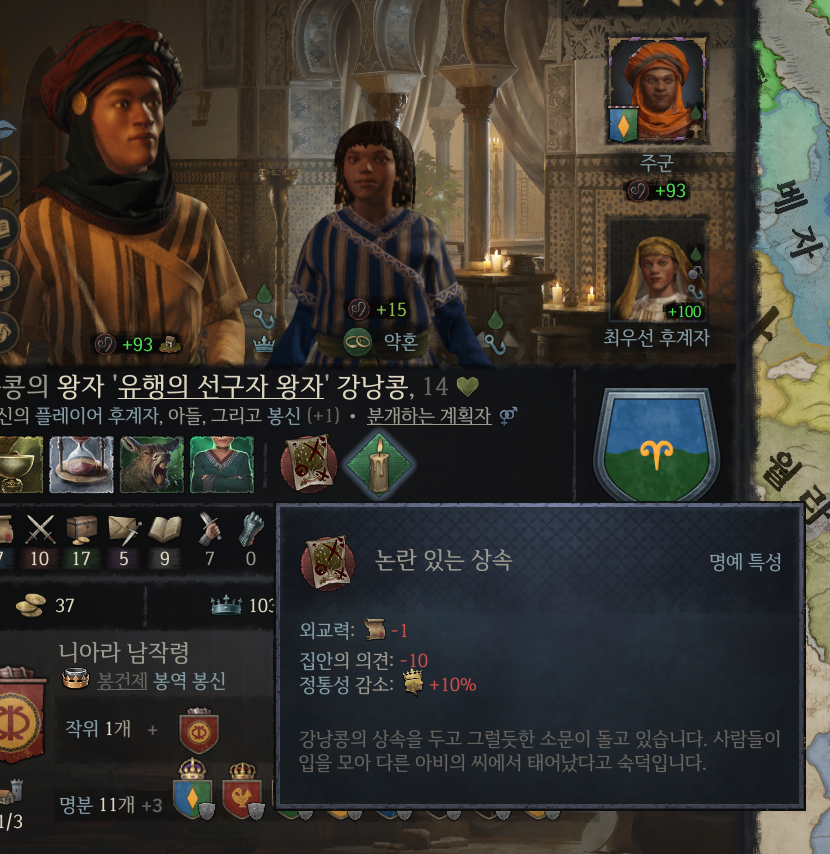
Task: Click the book icon on the left sidebar
Action: click(x=7, y=228)
